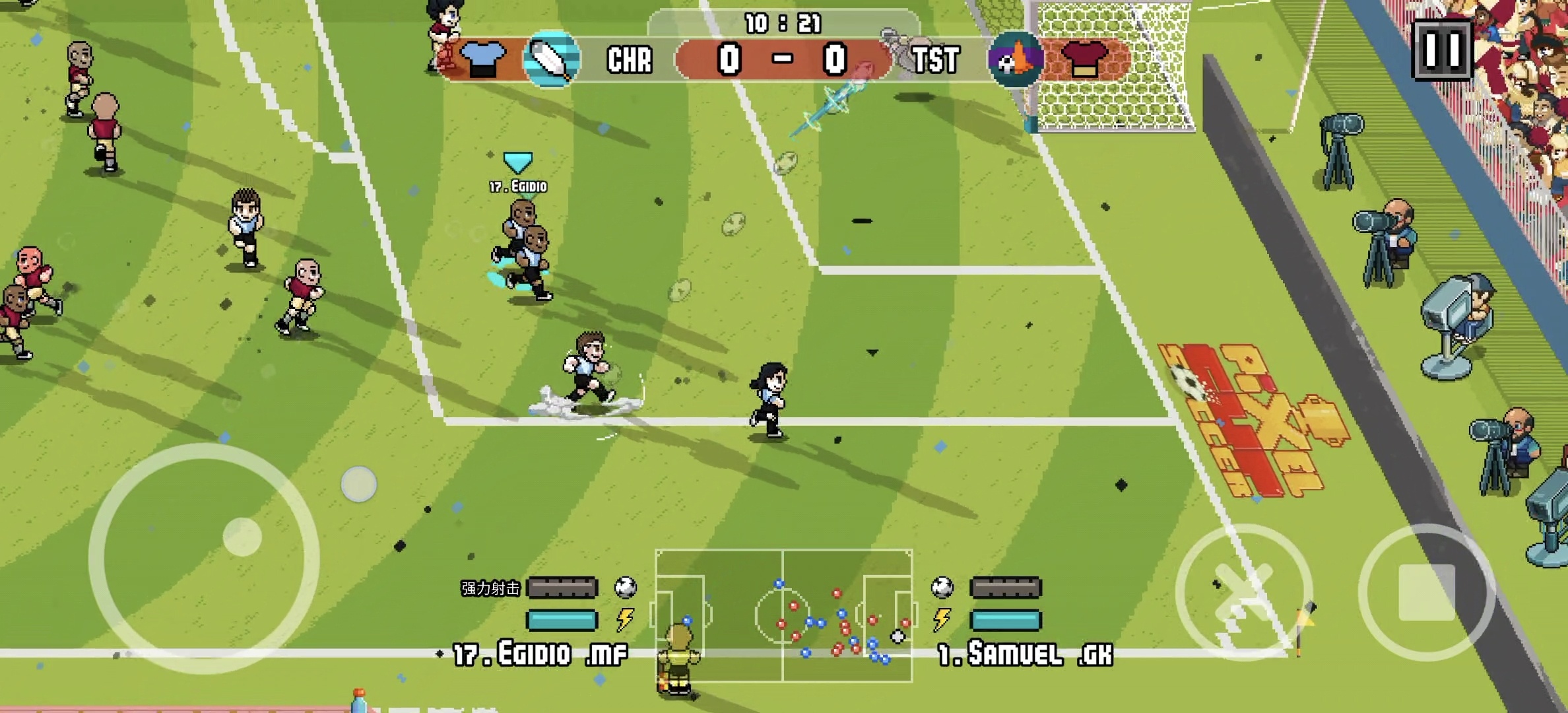Touch the virtual joystick pad

(204, 559)
